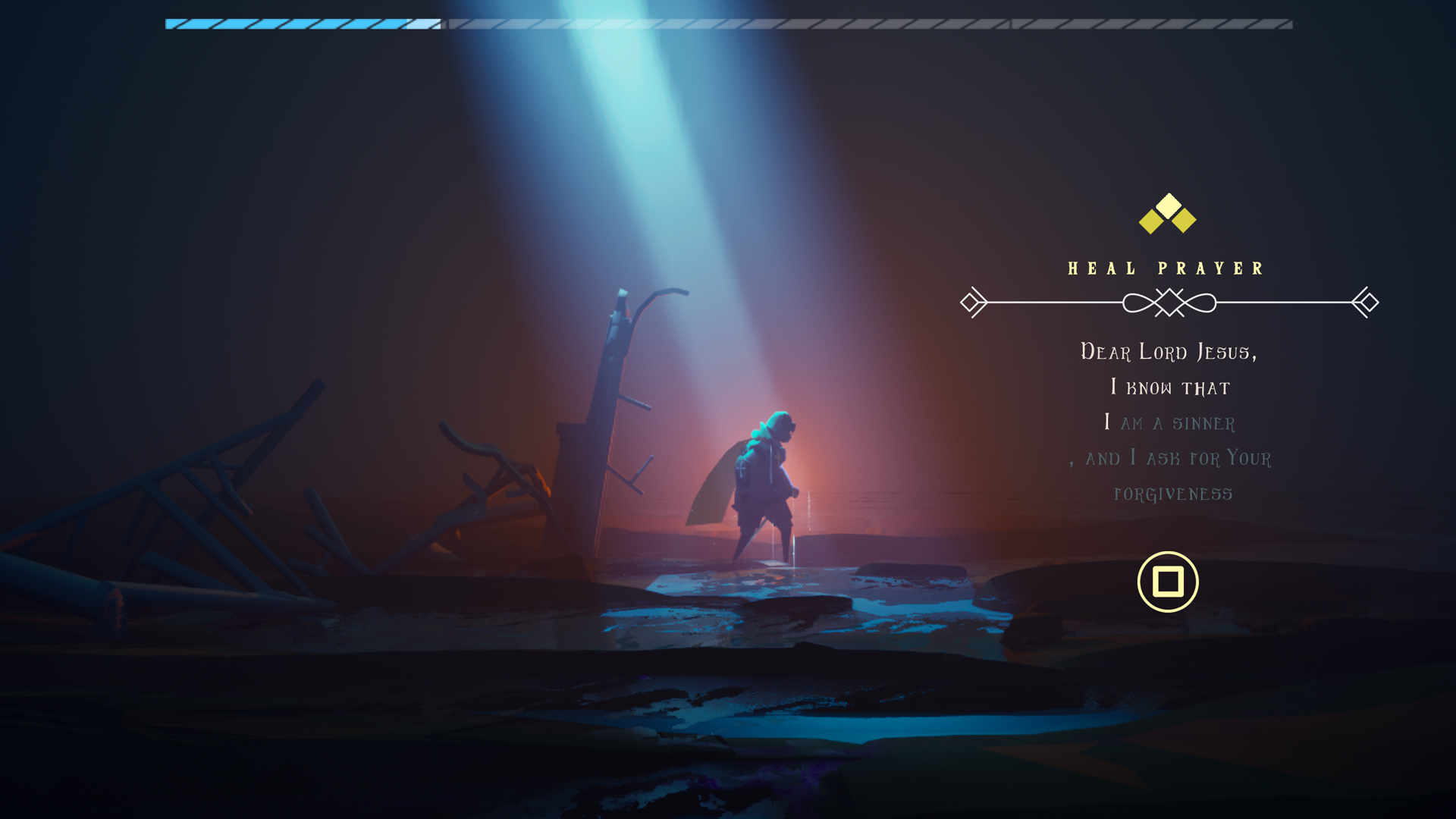The width and height of the screenshot is (1456, 819).
Task: Select the HEAL PRAYER title
Action: tap(1166, 267)
